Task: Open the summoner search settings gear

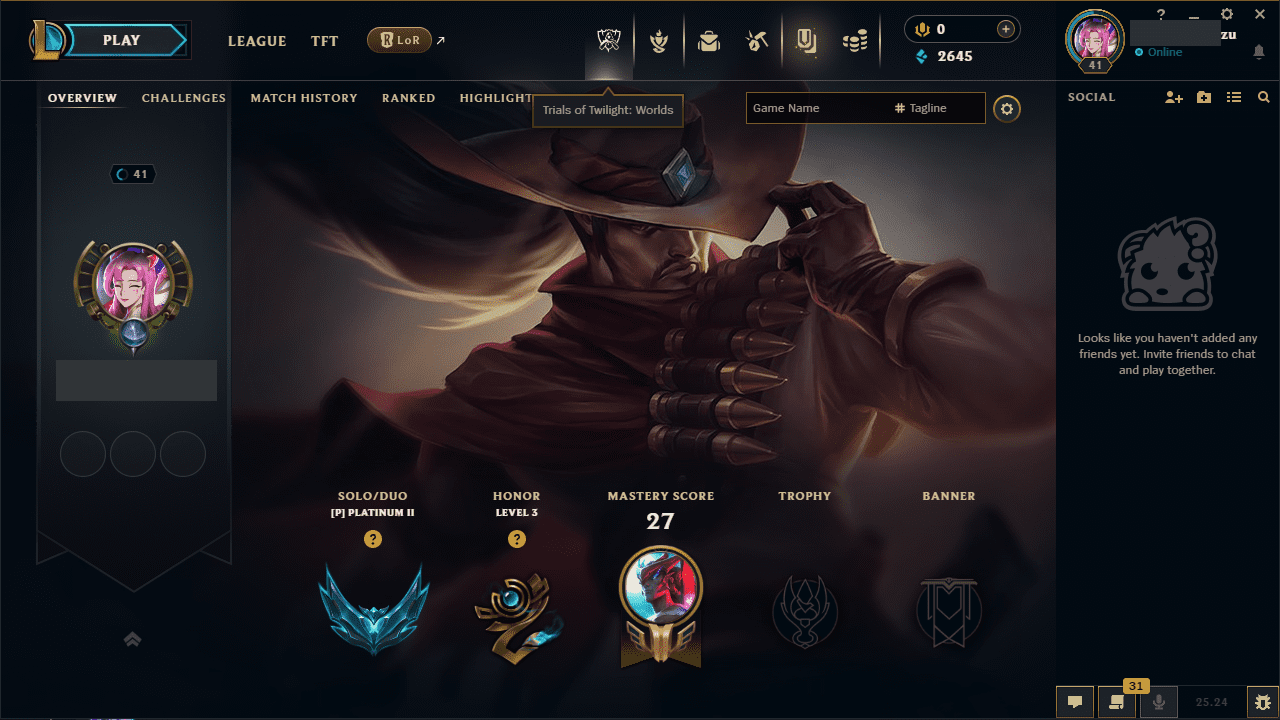Action: [1007, 108]
